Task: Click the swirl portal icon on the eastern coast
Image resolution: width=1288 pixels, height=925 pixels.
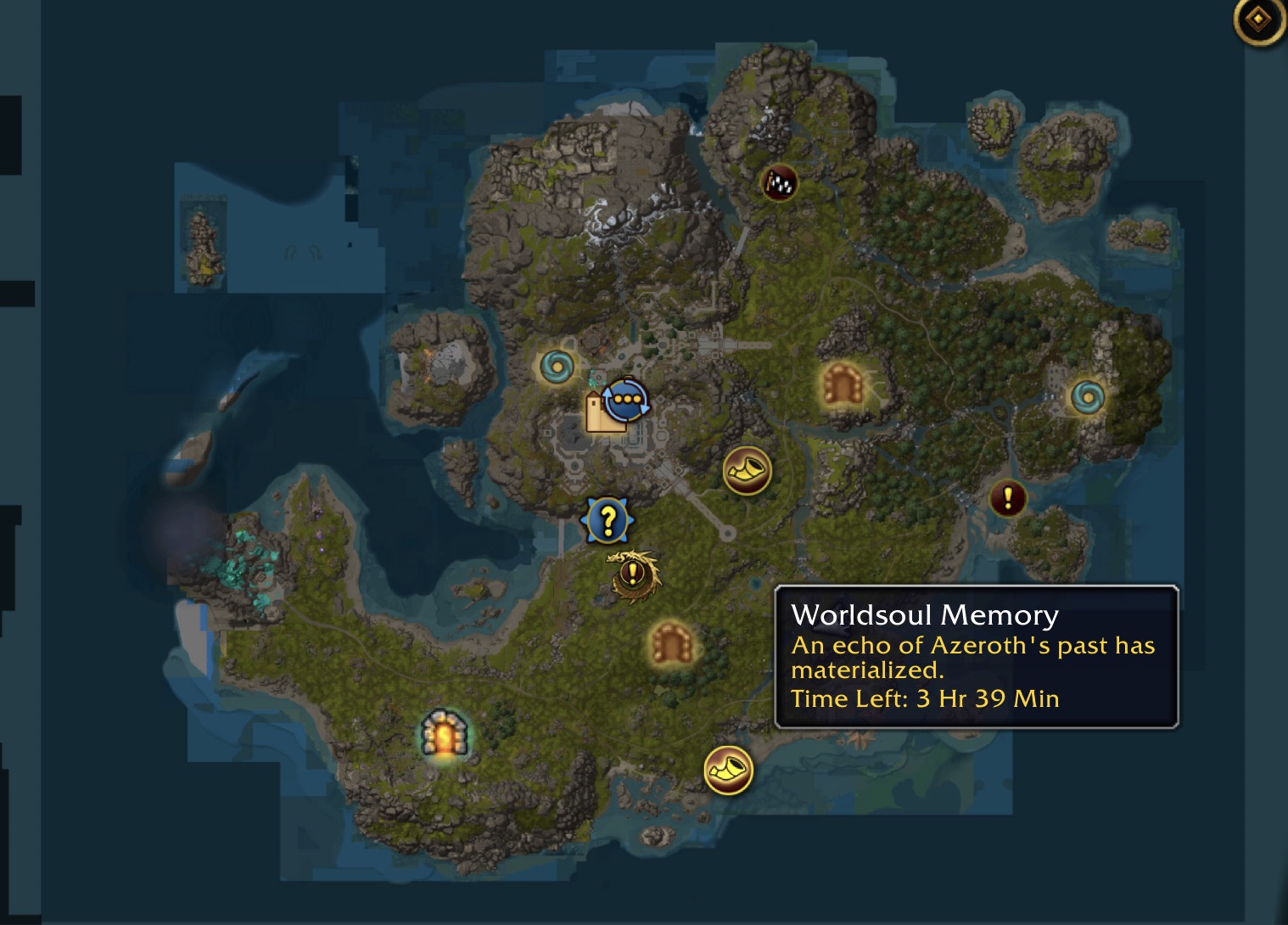Action: pyautogui.click(x=1087, y=397)
